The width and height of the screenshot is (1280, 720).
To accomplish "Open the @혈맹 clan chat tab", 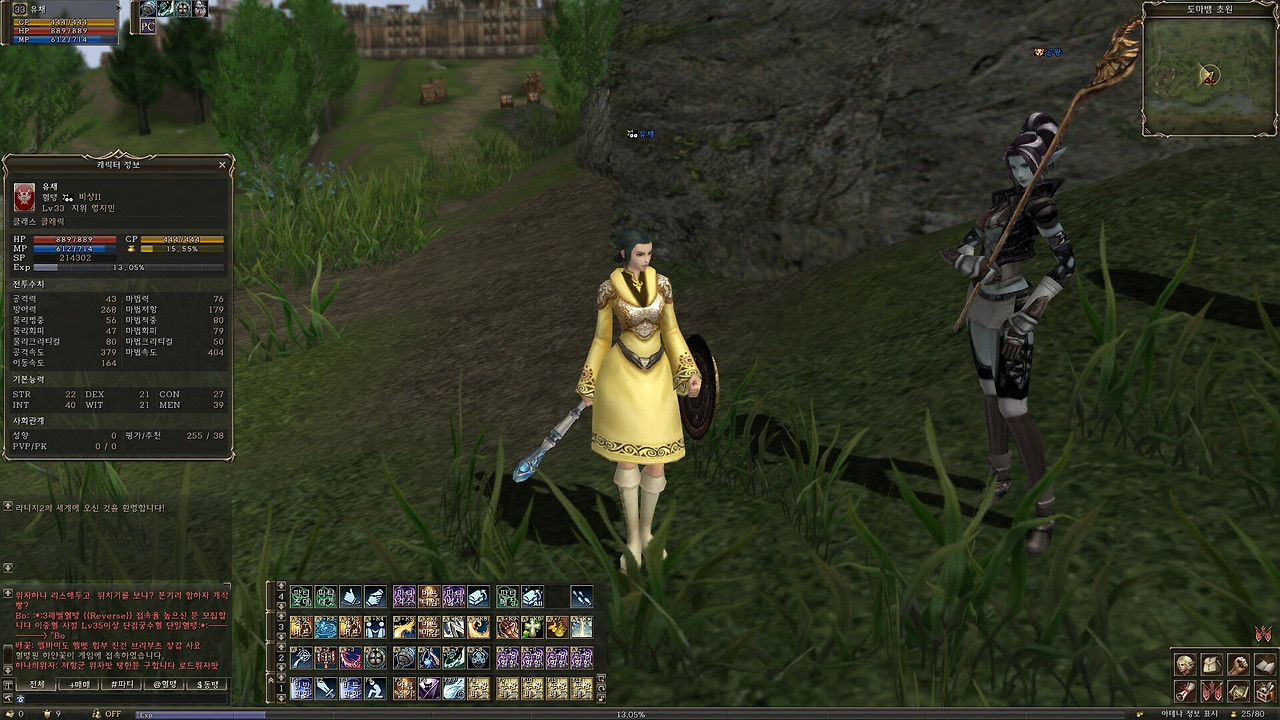I will tap(165, 684).
